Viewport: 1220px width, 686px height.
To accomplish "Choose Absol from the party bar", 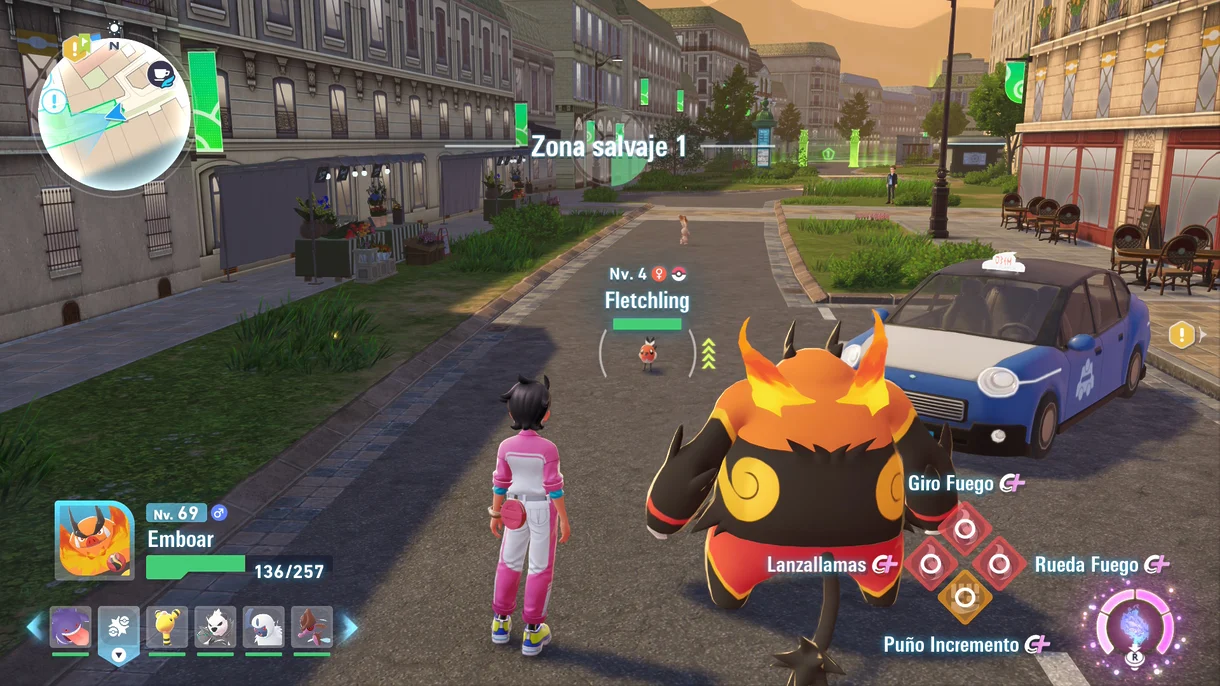I will tap(264, 627).
